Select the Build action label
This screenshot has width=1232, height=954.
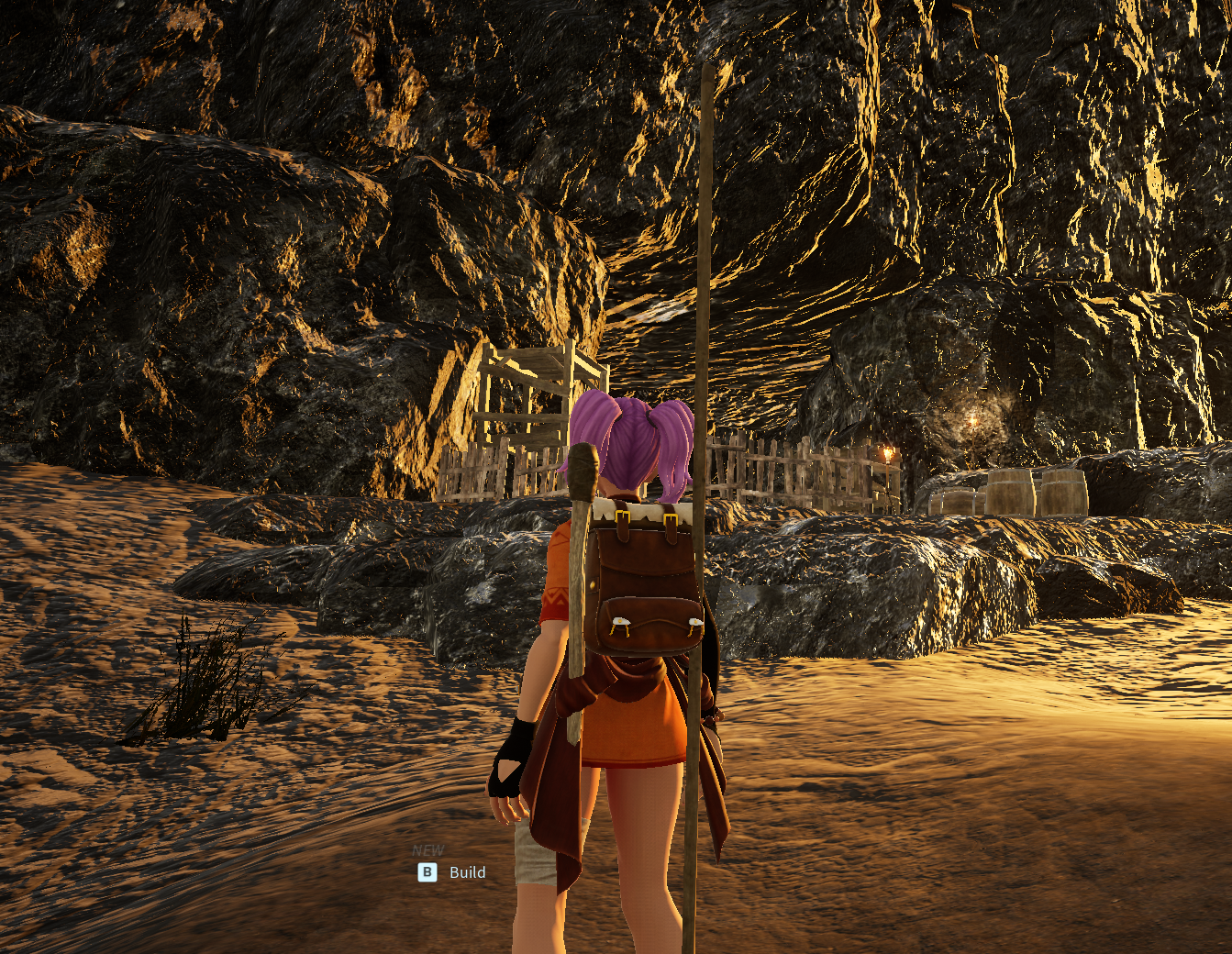coord(467,872)
